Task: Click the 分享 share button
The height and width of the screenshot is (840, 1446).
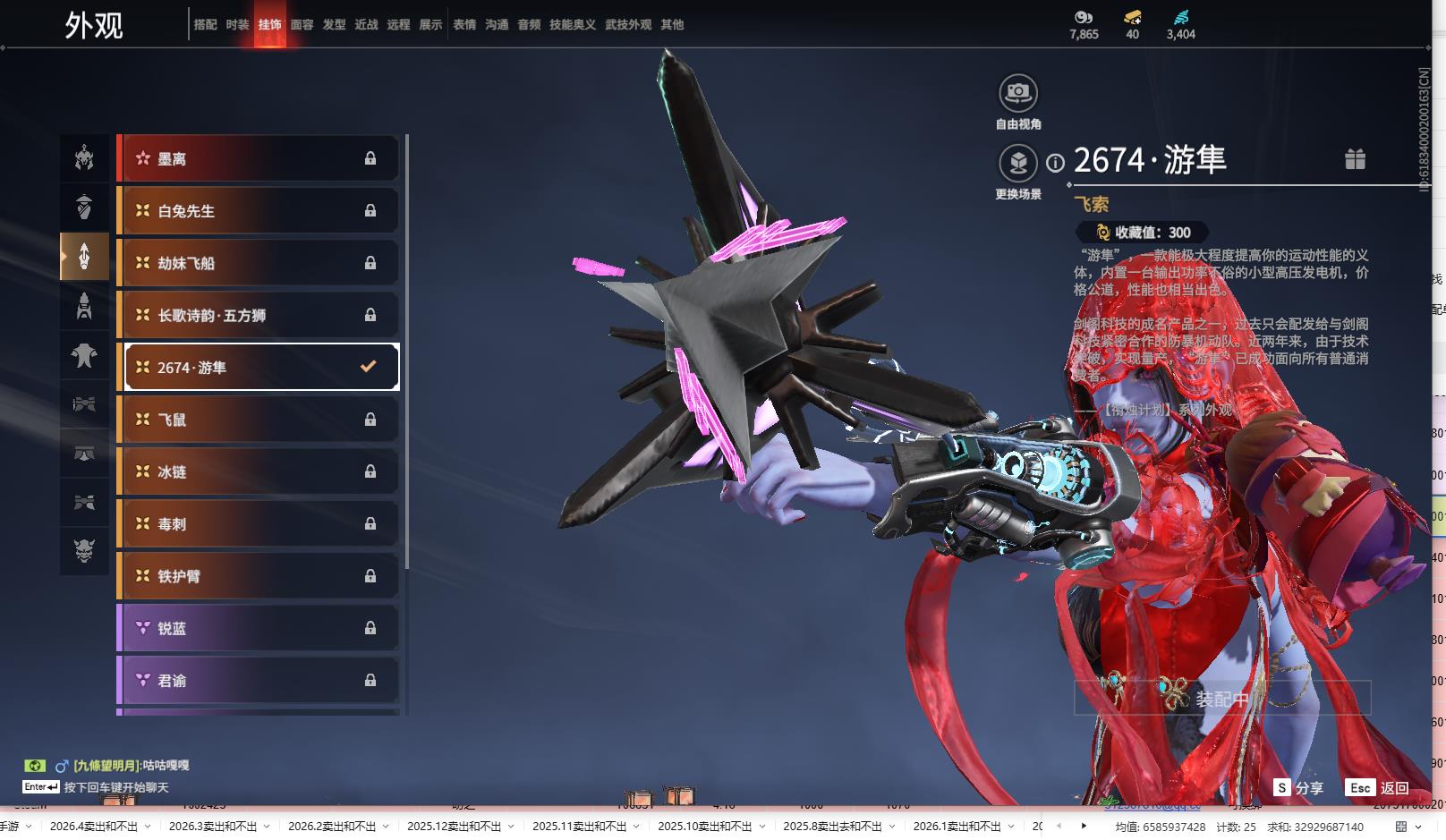Action: pos(1299,788)
